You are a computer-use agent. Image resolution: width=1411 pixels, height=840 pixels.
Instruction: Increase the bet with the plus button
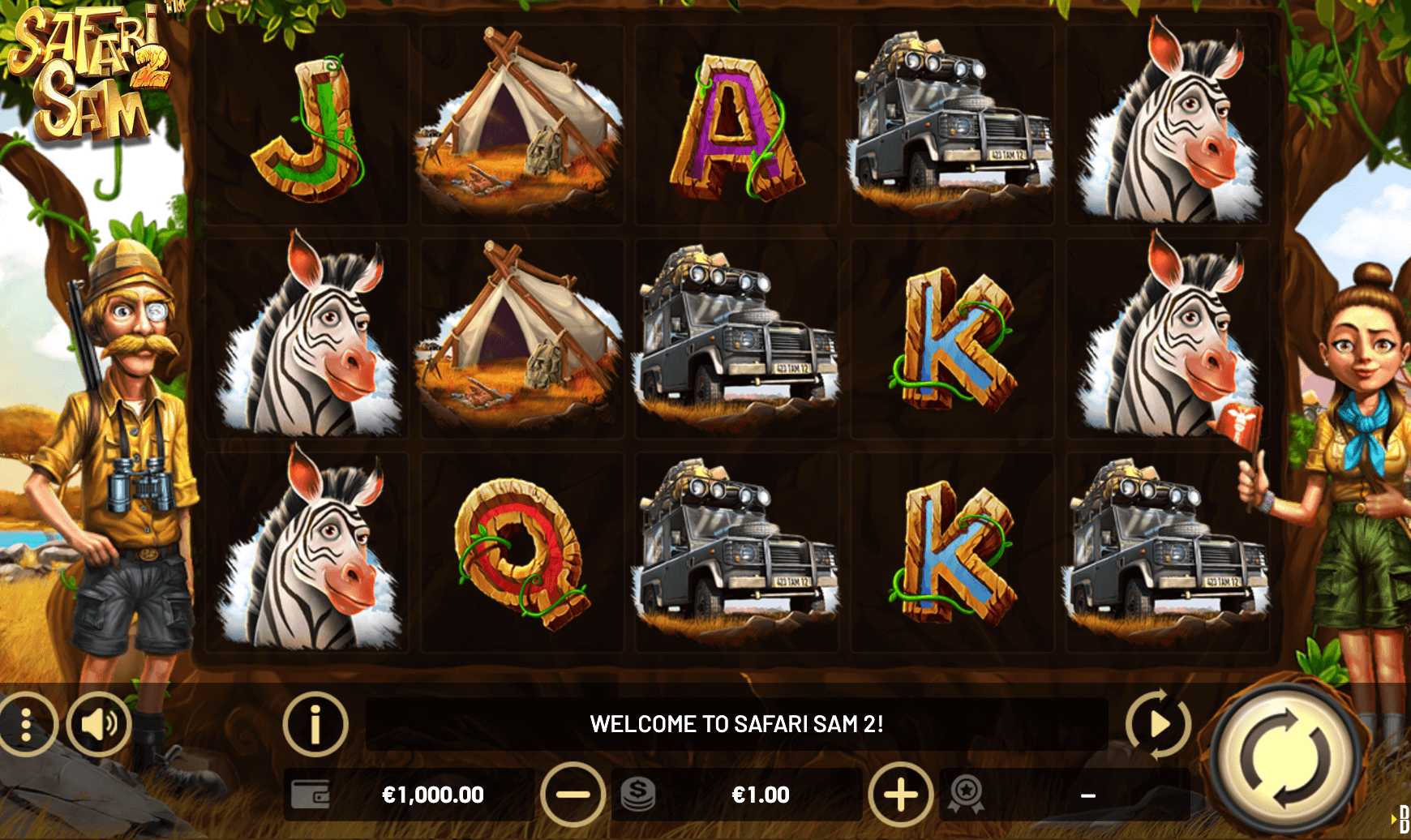click(x=900, y=795)
